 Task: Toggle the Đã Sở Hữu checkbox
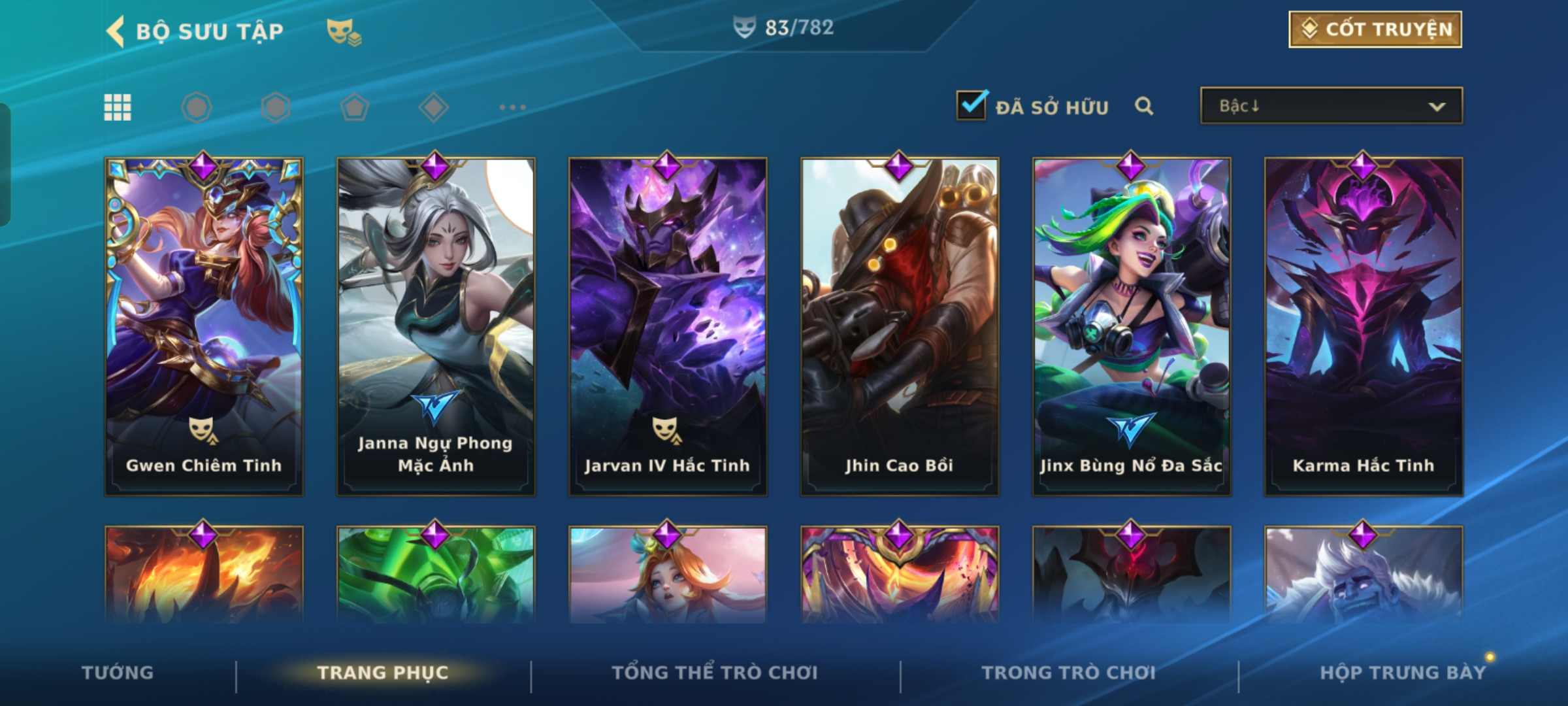[x=972, y=106]
